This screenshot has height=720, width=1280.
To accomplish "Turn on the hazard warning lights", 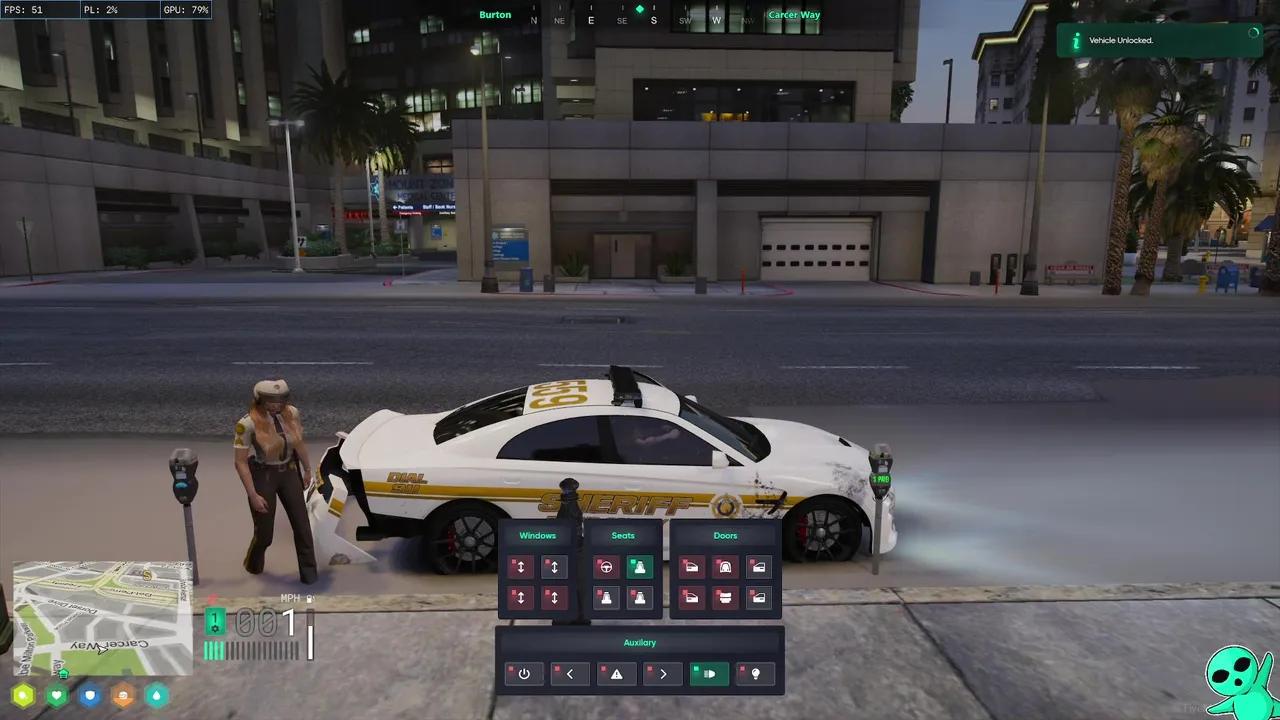I will 616,674.
